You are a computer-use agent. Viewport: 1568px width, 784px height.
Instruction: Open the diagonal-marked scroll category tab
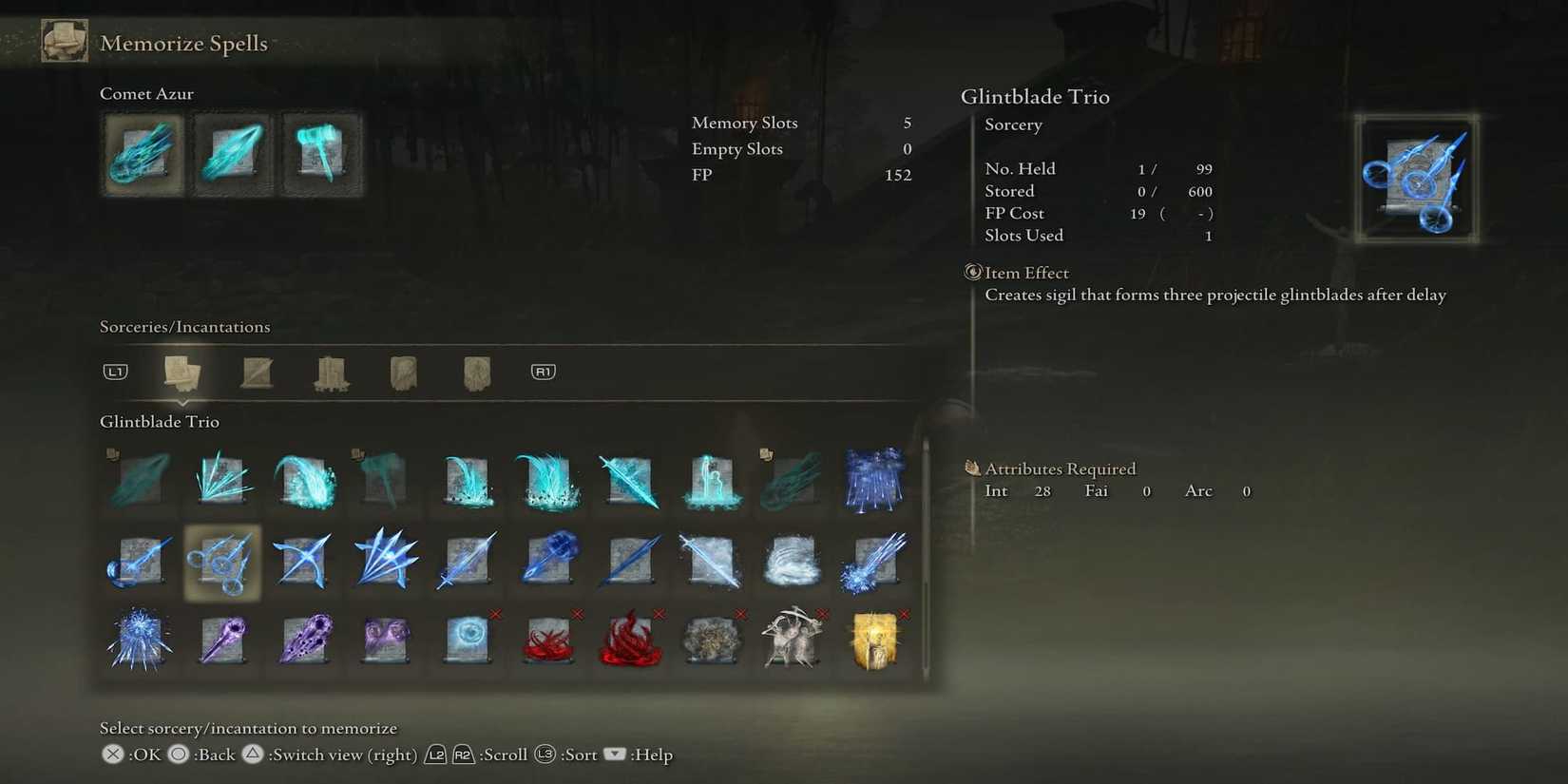click(257, 372)
